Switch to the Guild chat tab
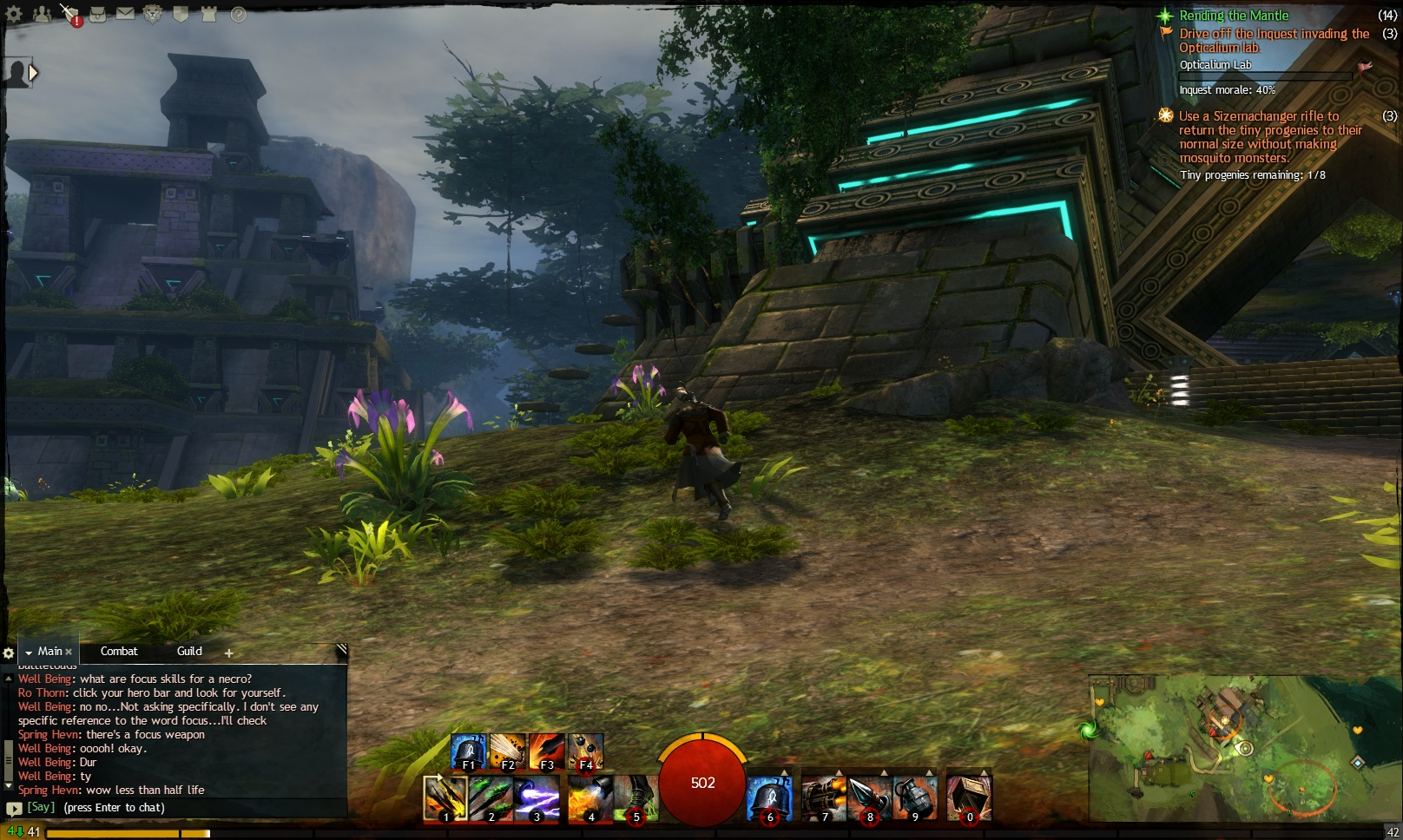The width and height of the screenshot is (1403, 840). pos(188,651)
